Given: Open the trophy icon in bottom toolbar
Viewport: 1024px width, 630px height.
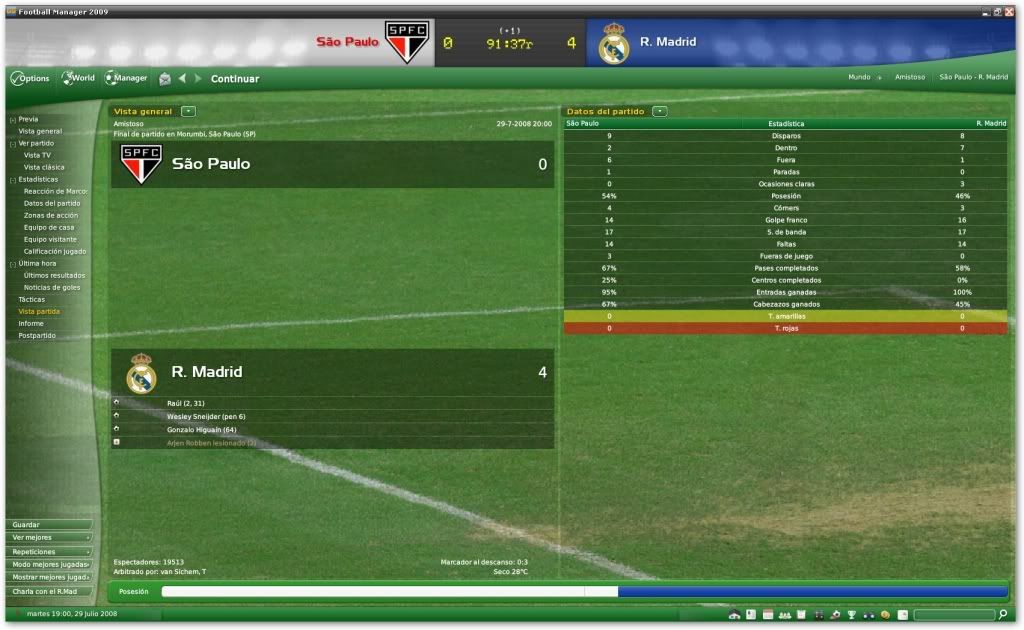Looking at the screenshot, I should coord(851,614).
